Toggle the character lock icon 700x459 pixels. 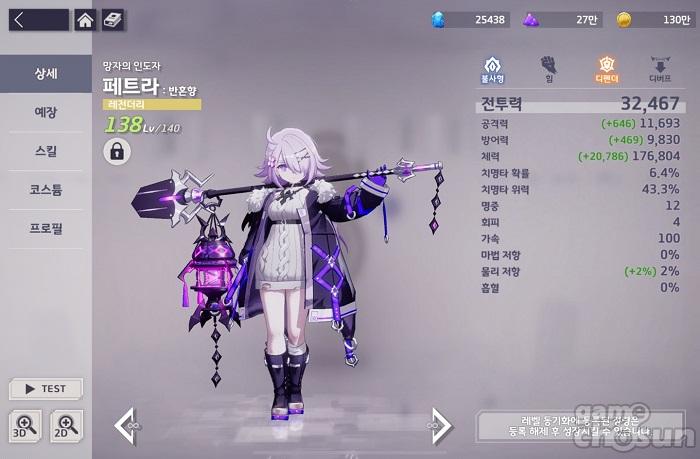click(117, 152)
